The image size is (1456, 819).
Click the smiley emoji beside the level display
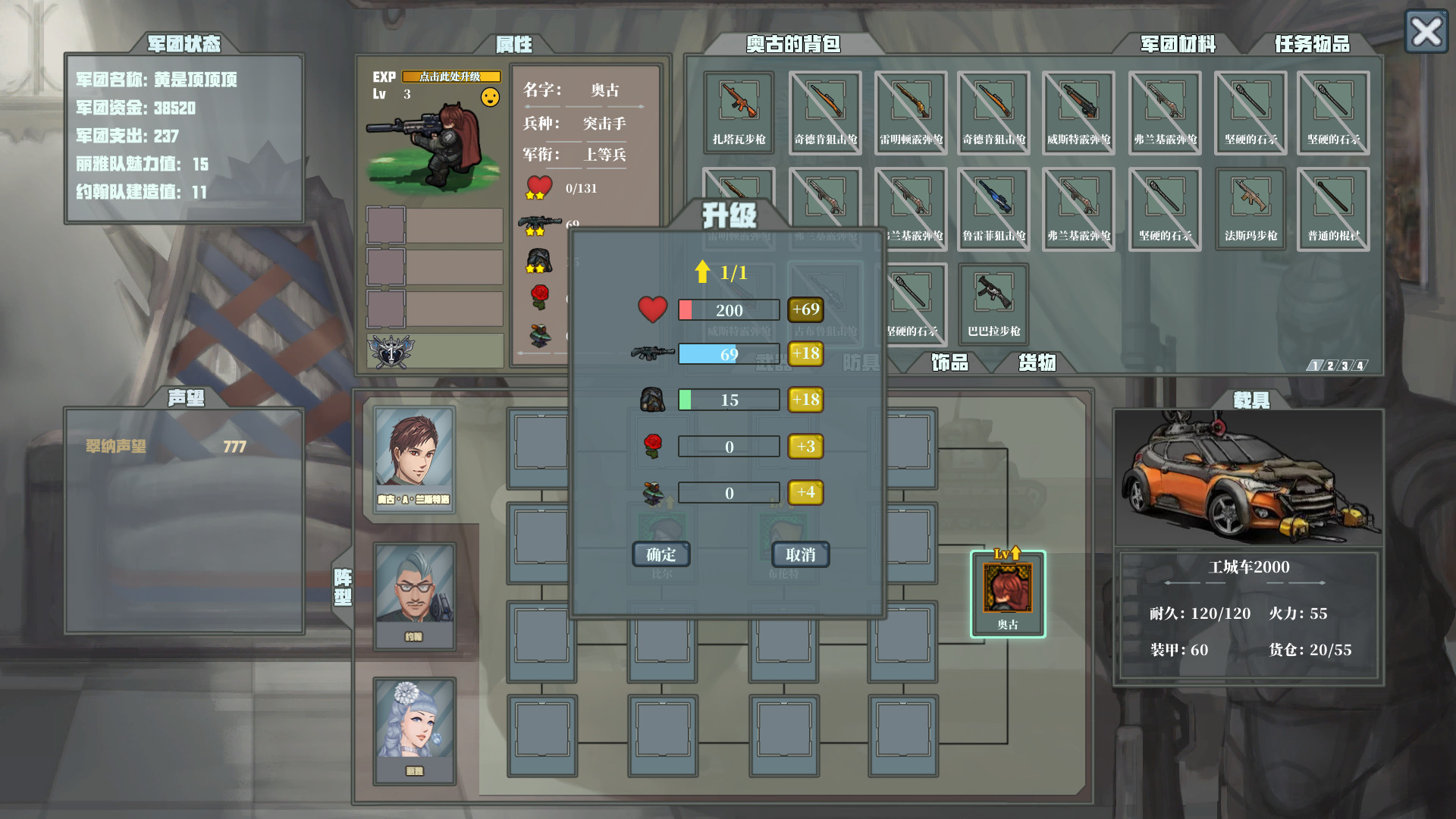click(489, 96)
